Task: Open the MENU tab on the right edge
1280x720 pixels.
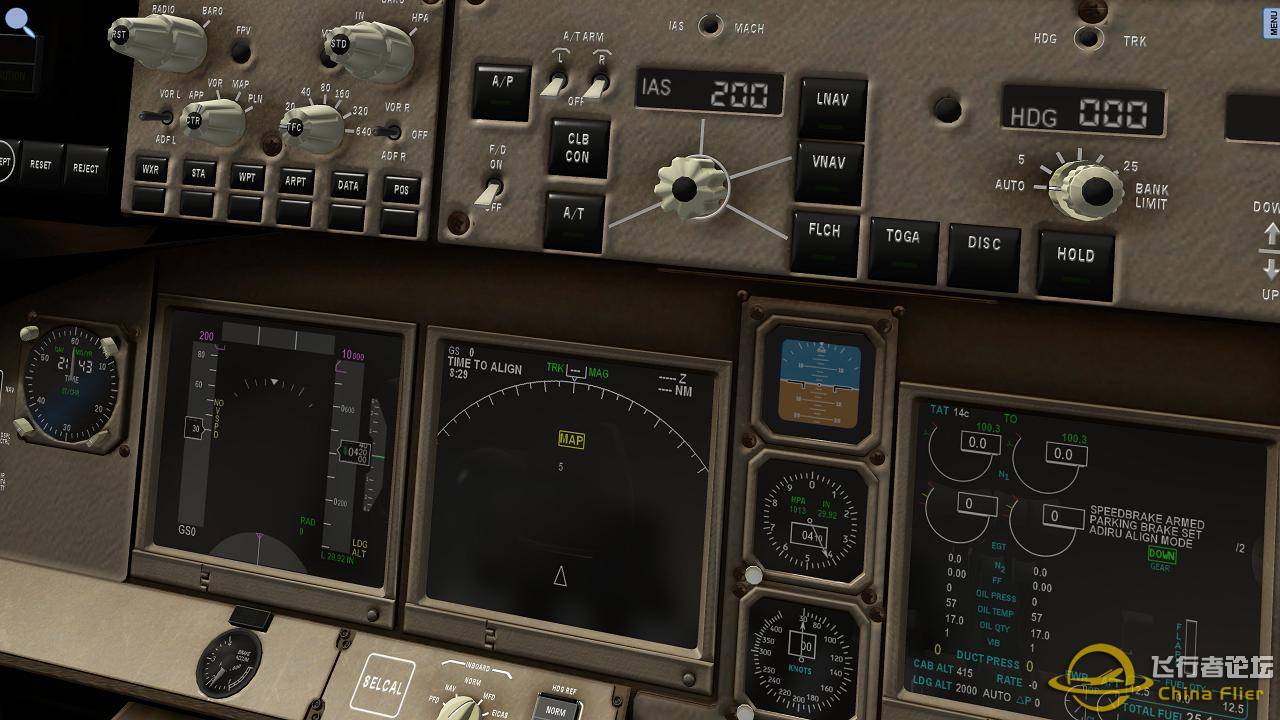Action: click(1272, 23)
